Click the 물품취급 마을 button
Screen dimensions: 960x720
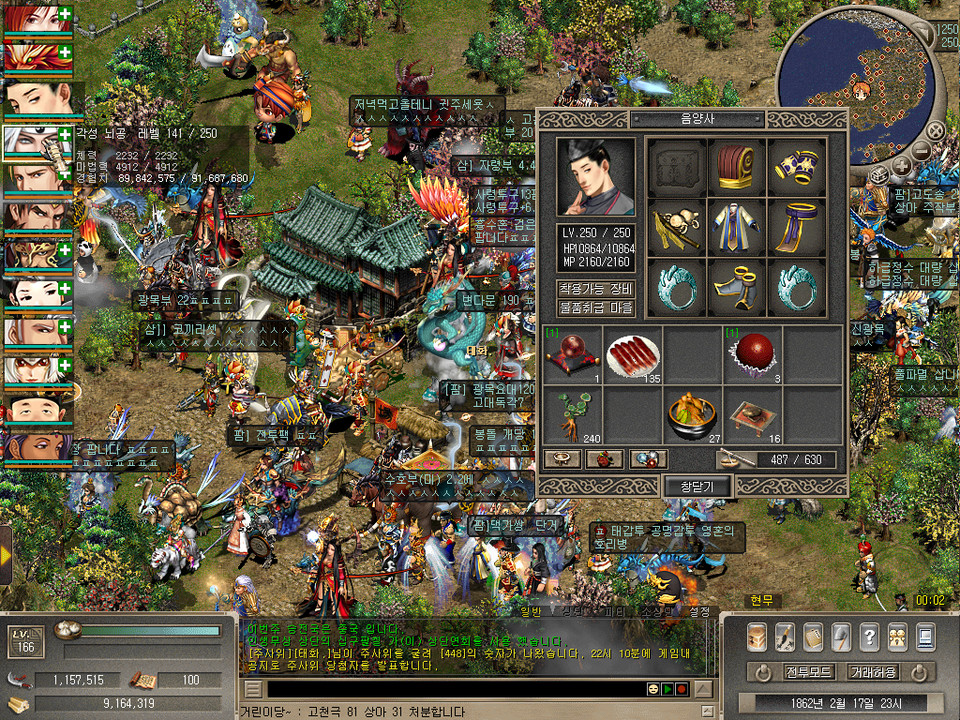click(596, 307)
